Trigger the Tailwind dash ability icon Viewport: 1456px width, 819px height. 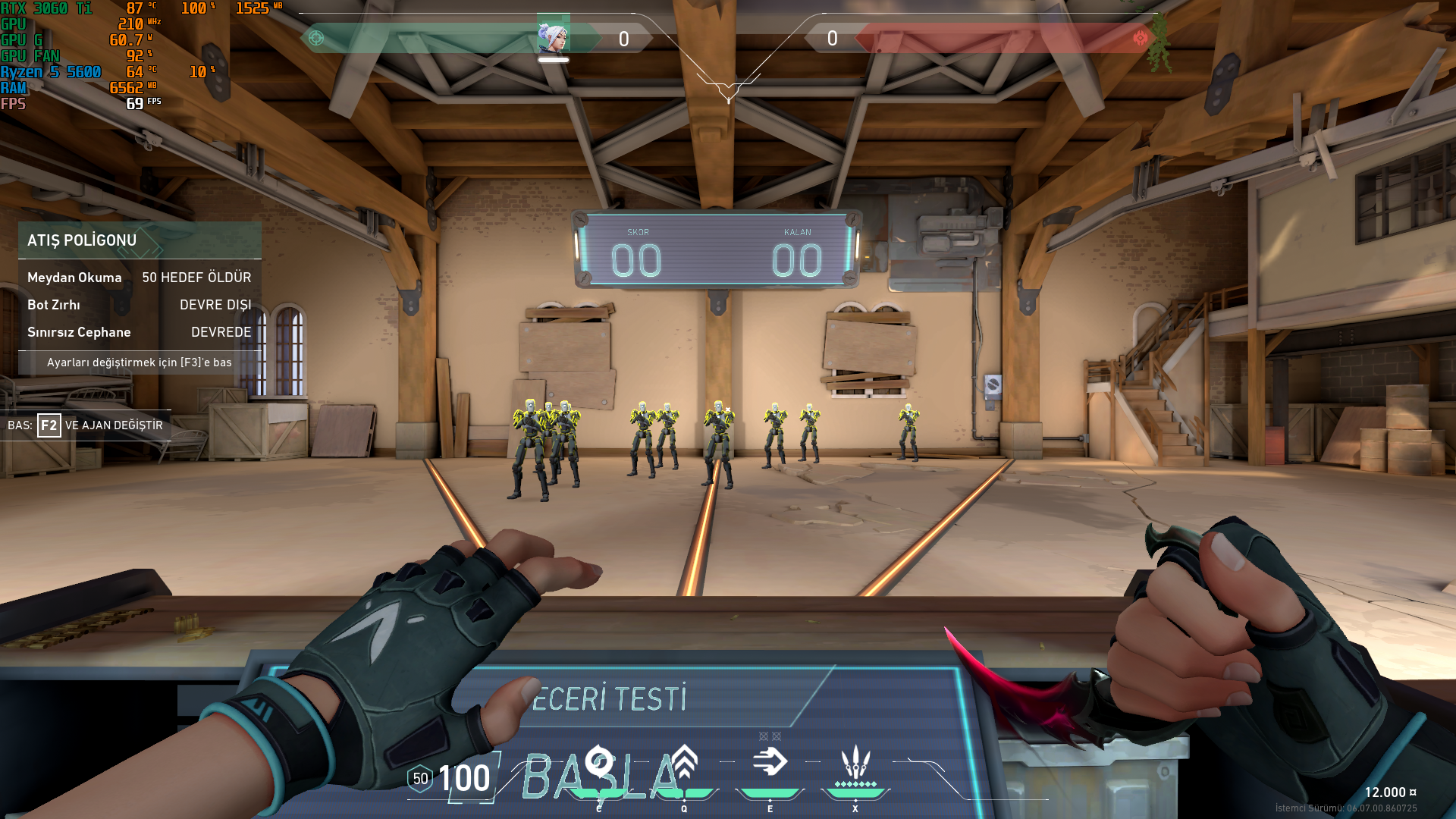770,761
